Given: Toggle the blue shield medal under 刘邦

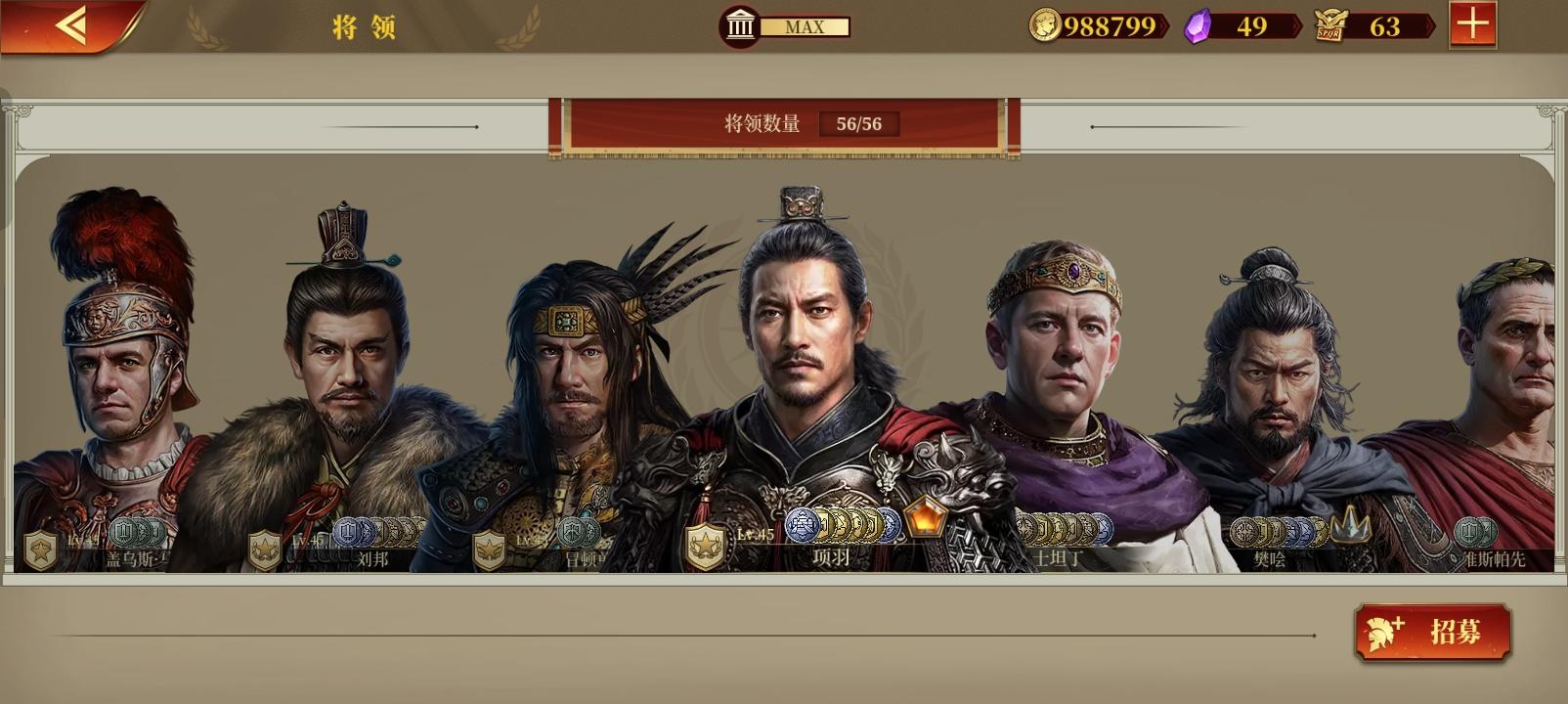Looking at the screenshot, I should click(x=347, y=531).
